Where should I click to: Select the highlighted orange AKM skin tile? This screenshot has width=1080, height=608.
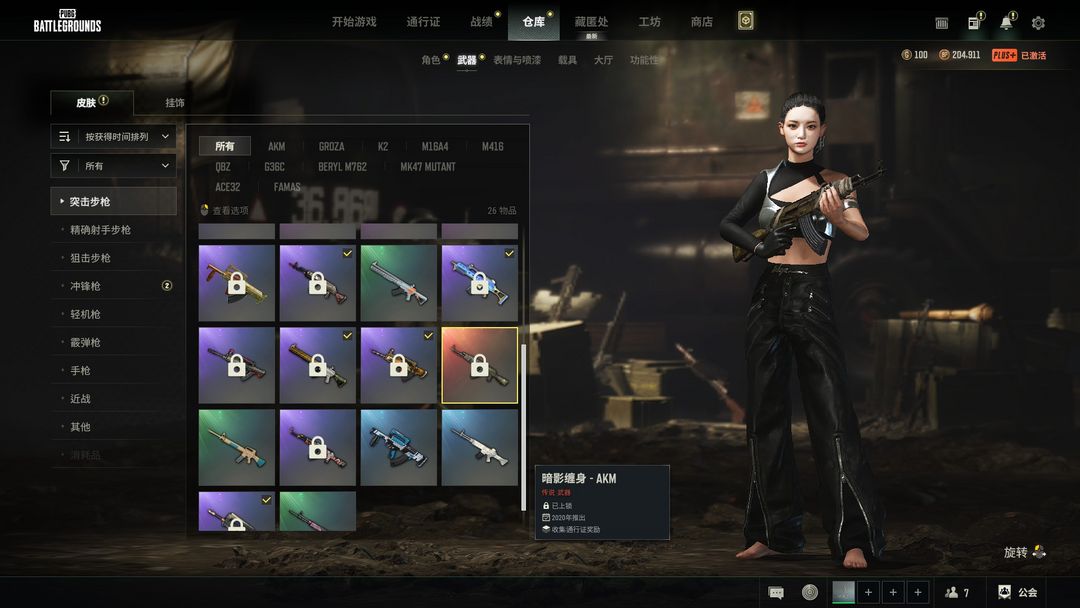click(479, 365)
